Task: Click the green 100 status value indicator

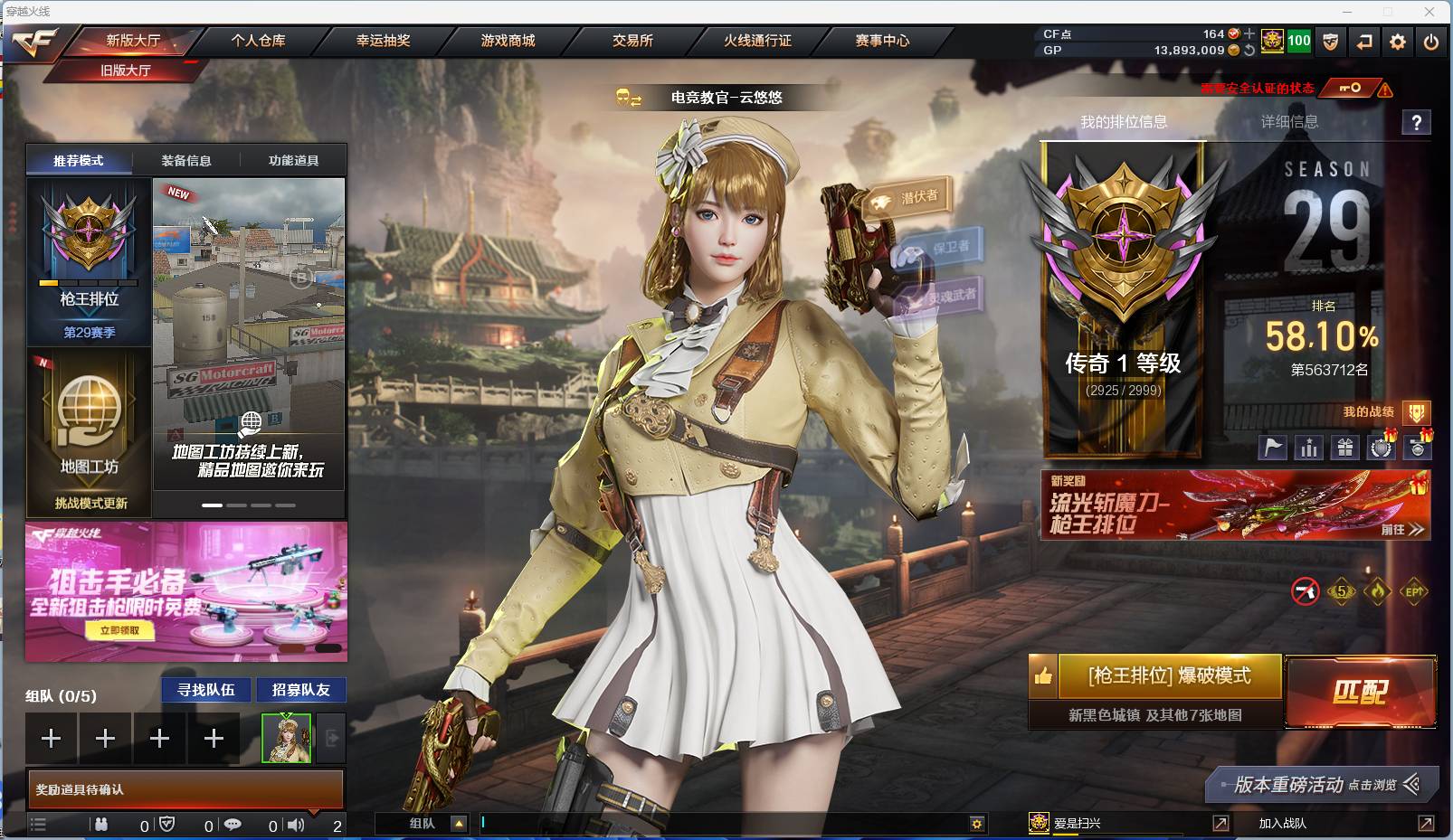Action: tap(1299, 41)
